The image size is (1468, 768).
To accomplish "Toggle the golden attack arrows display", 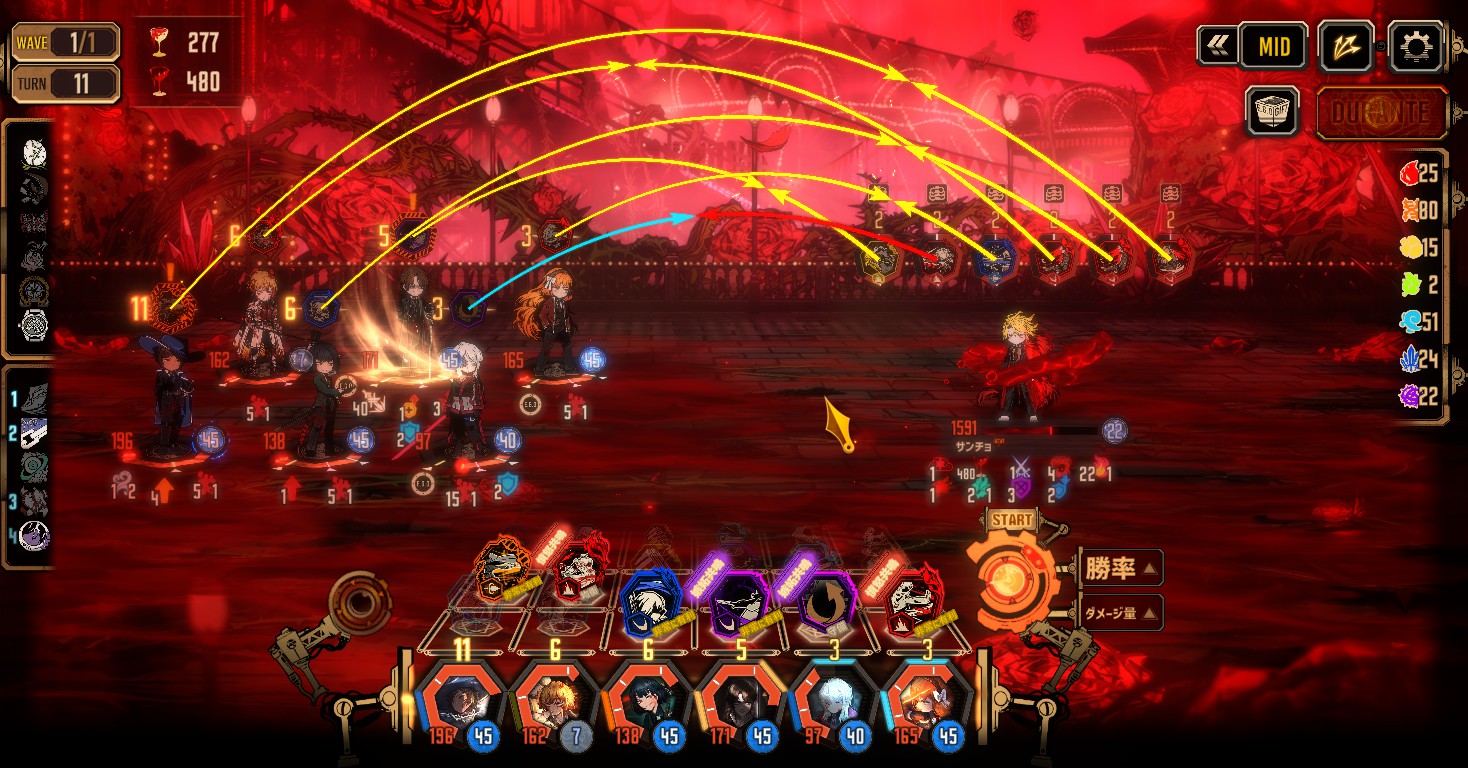I will (x=1346, y=46).
